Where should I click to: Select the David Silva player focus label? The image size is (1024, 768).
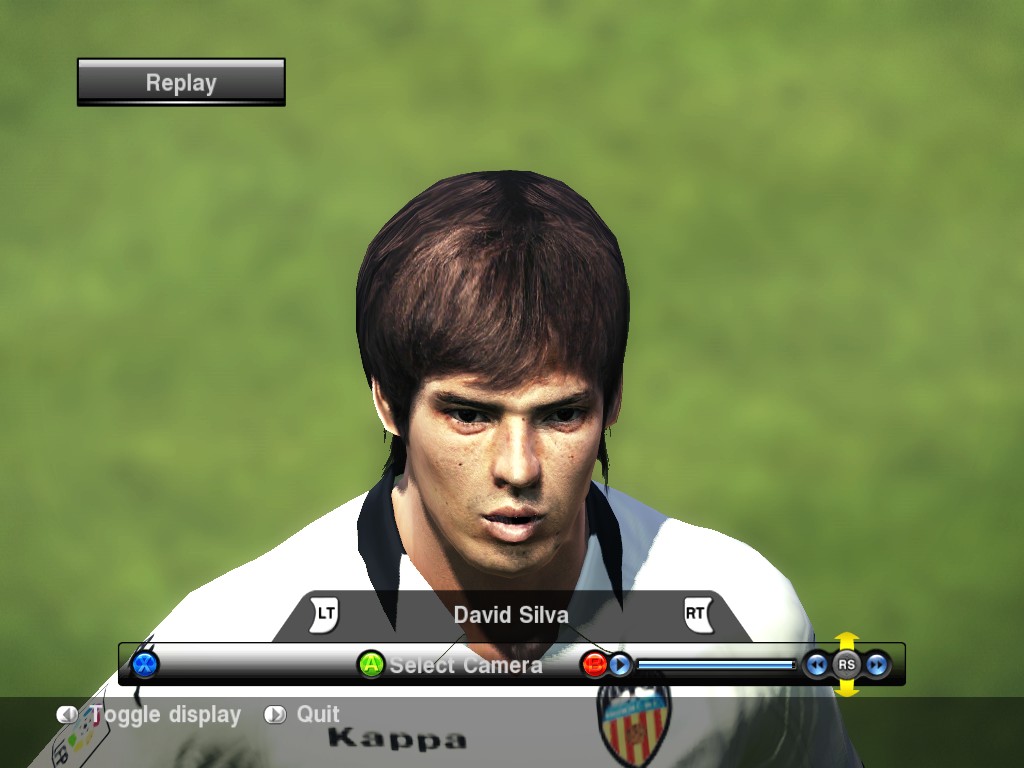point(511,615)
